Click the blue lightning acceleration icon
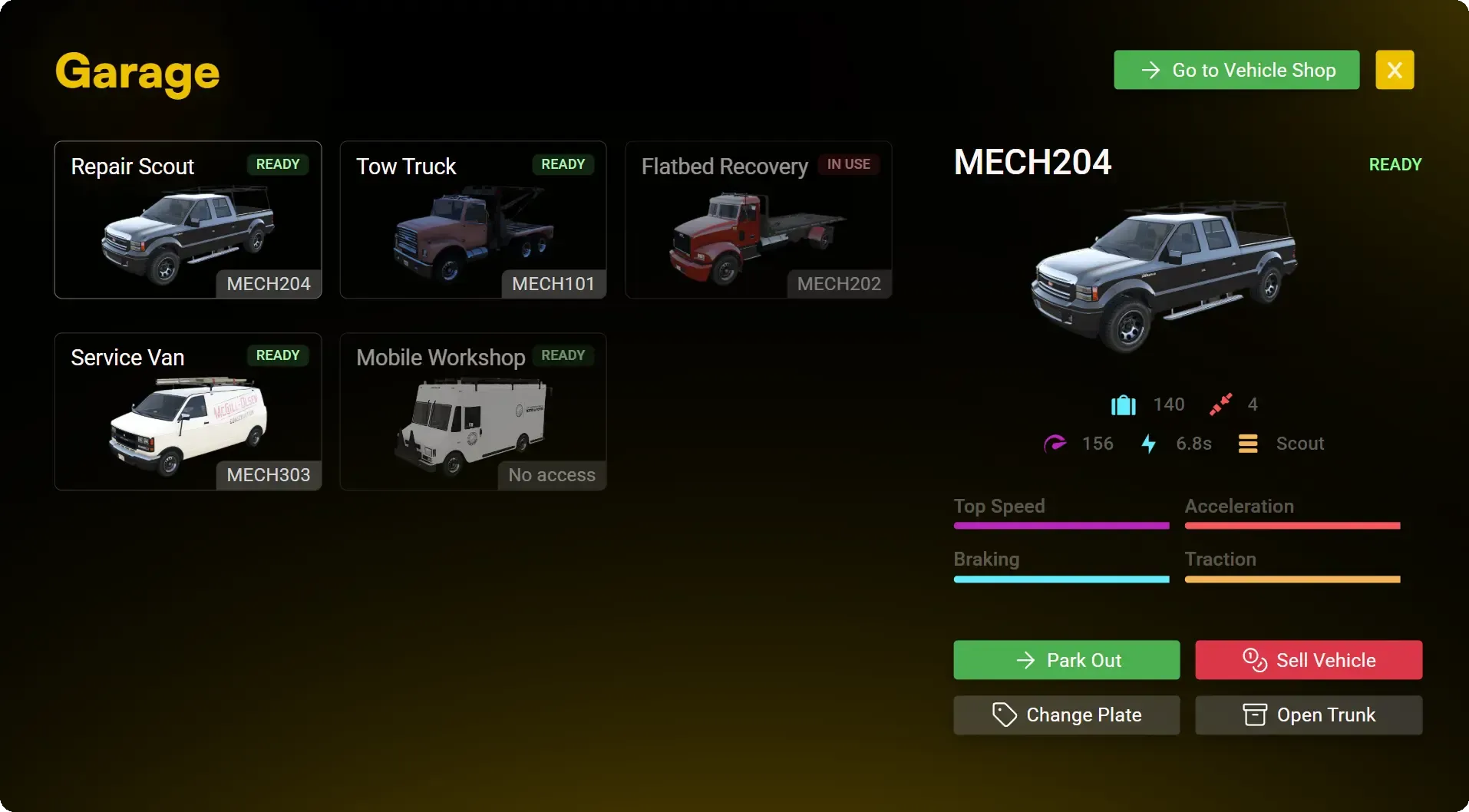This screenshot has width=1469, height=812. point(1148,444)
